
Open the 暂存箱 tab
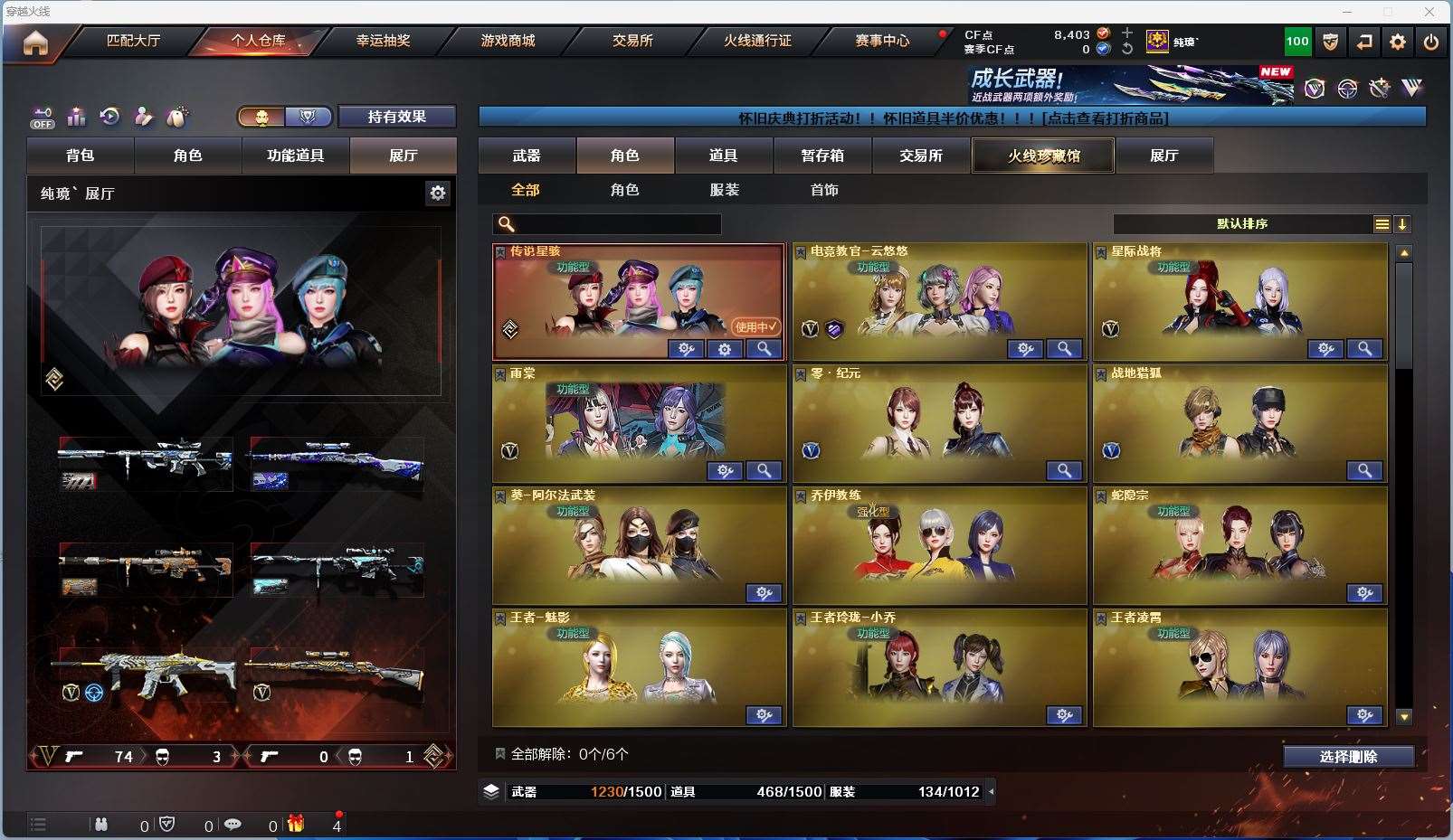click(x=822, y=156)
